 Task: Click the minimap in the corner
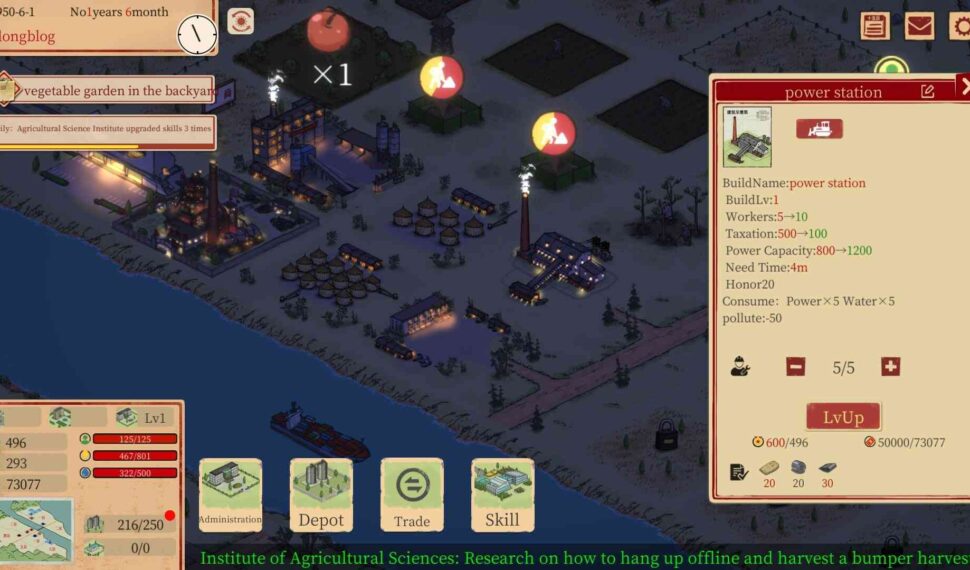tap(36, 532)
